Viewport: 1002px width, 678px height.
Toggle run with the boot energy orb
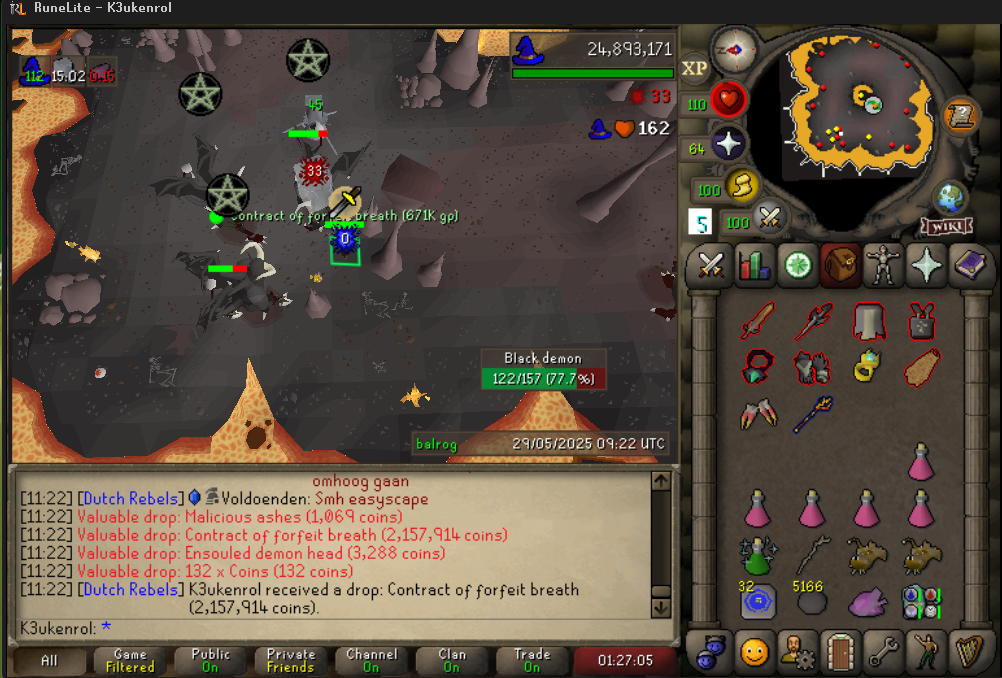741,185
